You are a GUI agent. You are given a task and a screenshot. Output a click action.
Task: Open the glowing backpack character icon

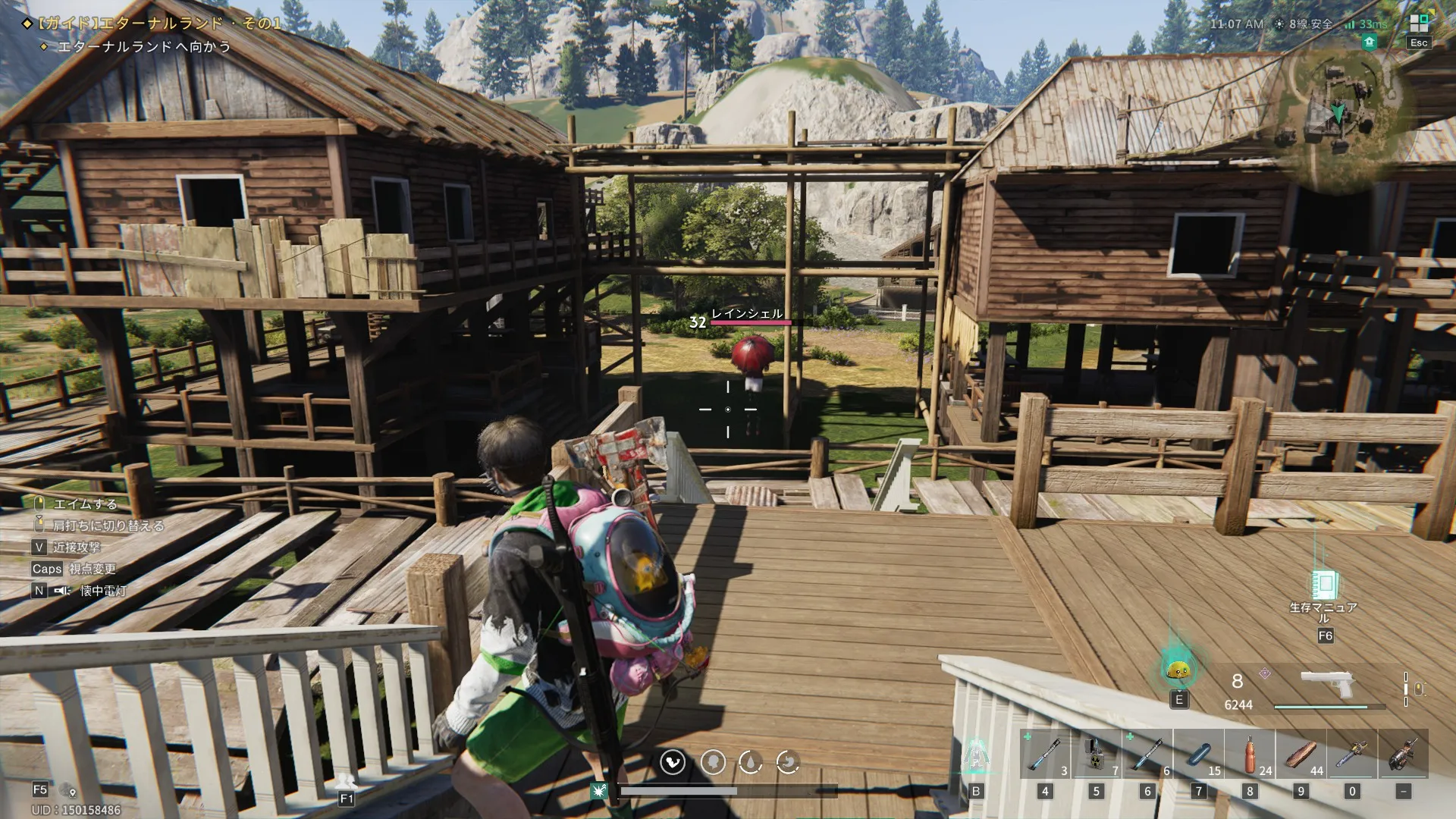pyautogui.click(x=976, y=756)
